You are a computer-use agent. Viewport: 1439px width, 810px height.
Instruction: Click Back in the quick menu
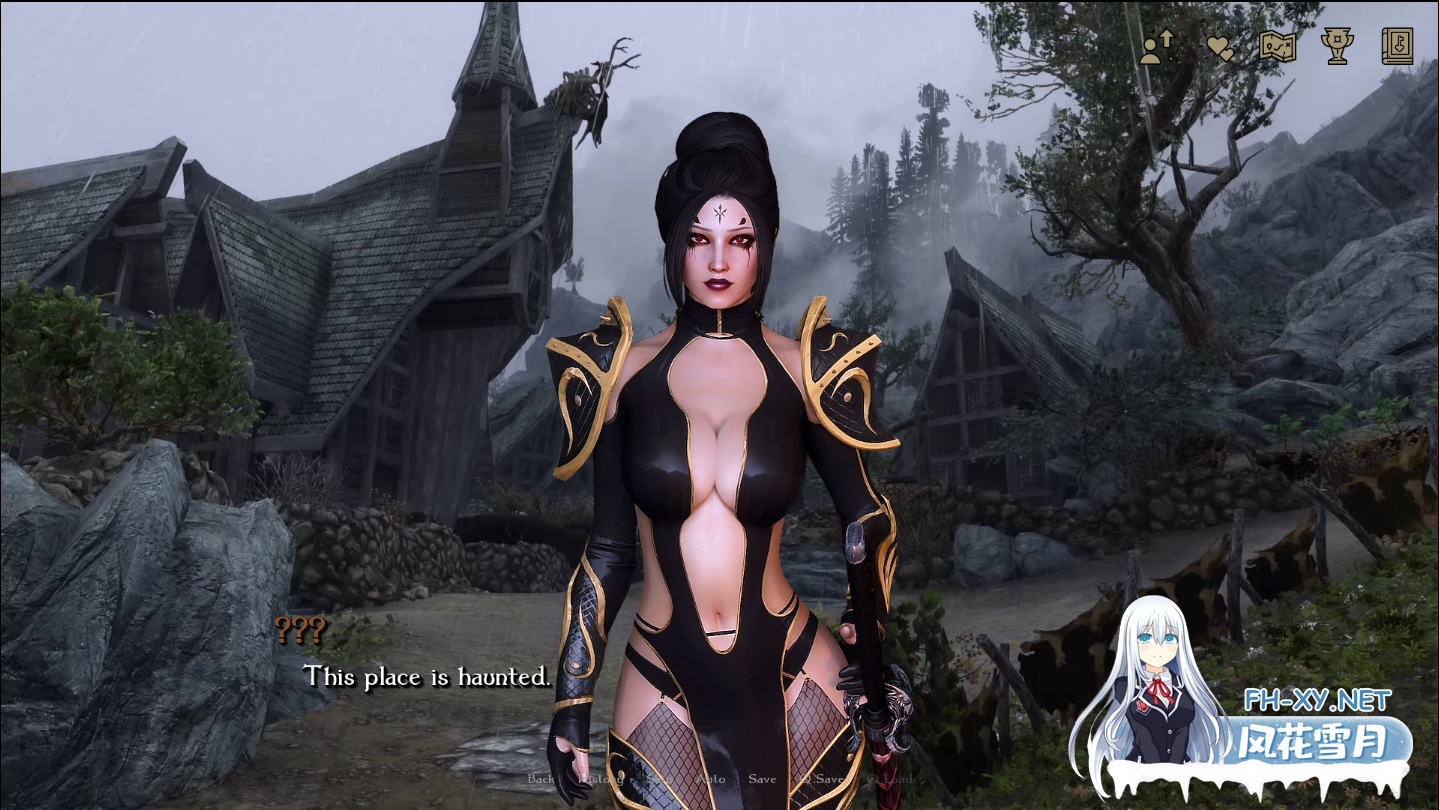pyautogui.click(x=541, y=779)
